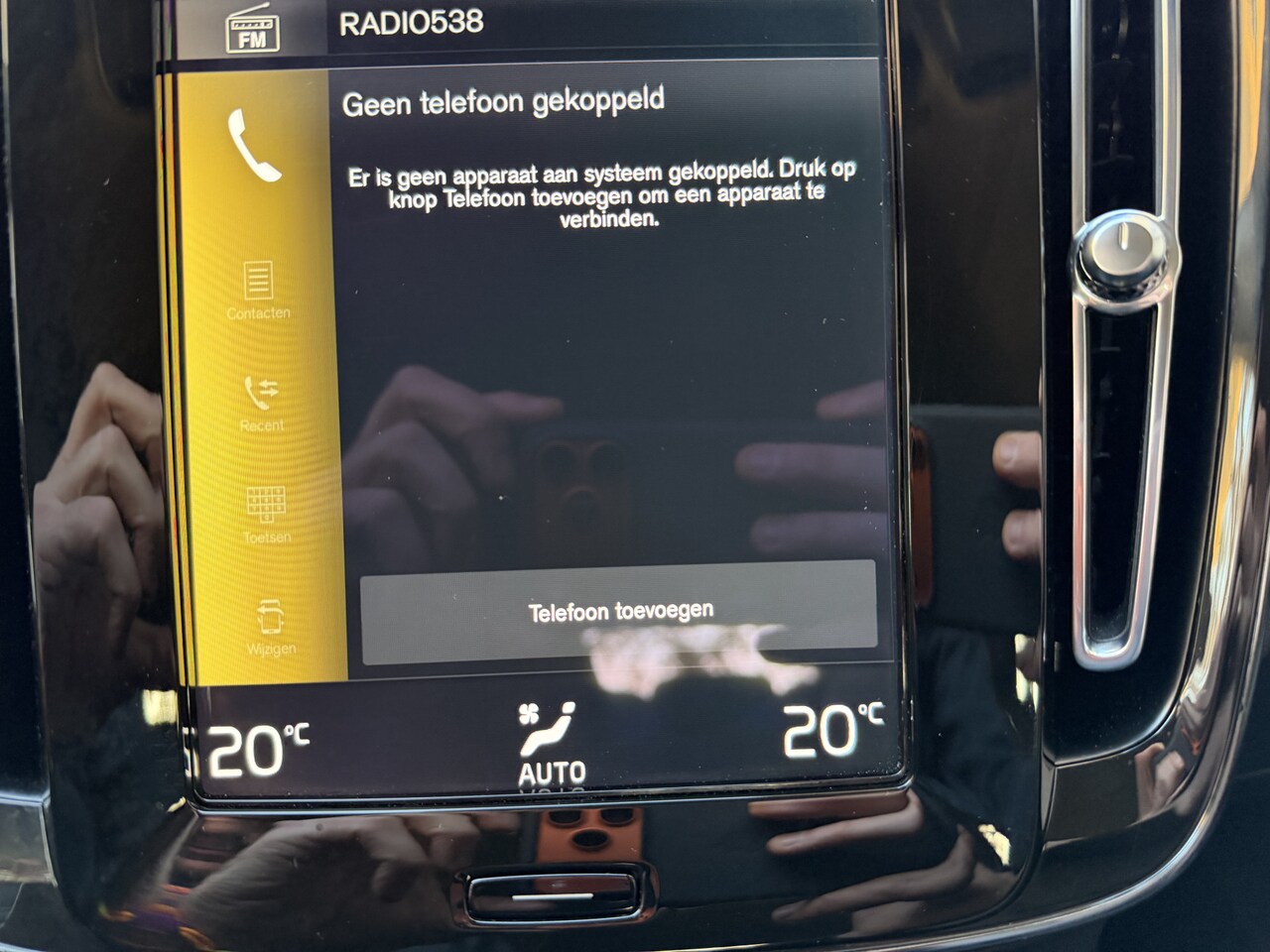
Task: Open climate controls via AUTO fan icon
Action: click(x=549, y=742)
